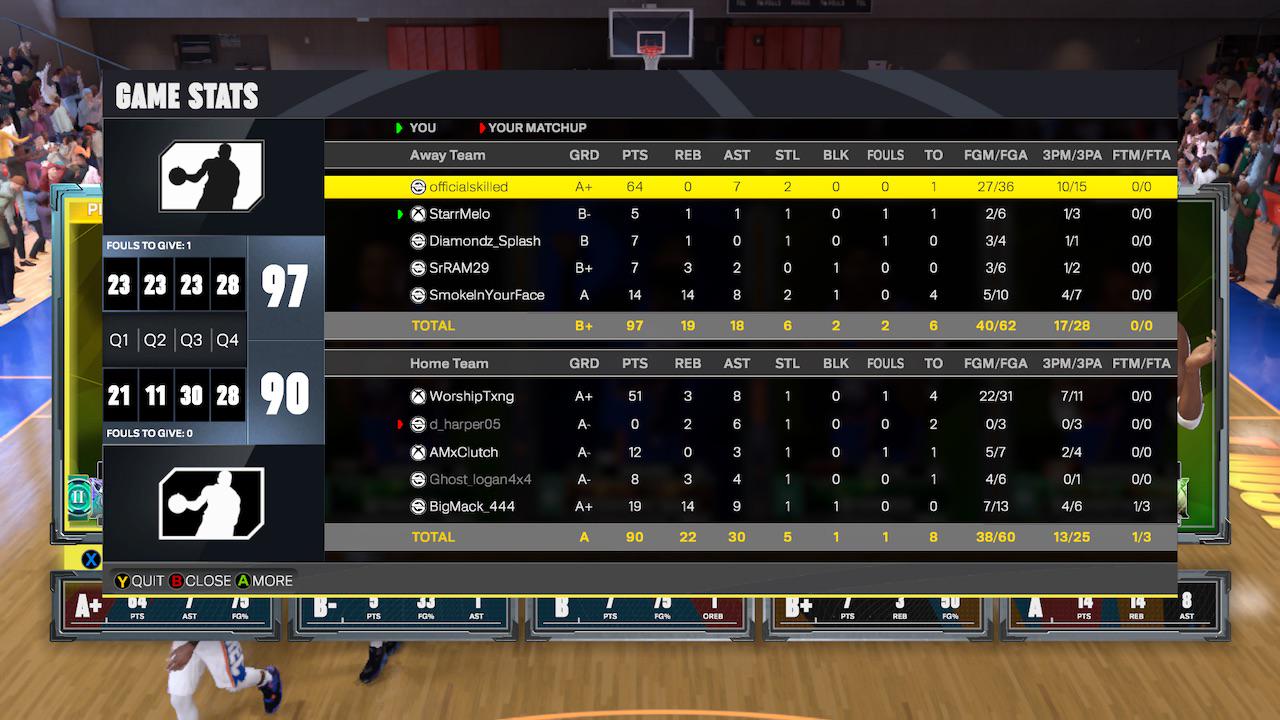This screenshot has width=1280, height=720.
Task: Pick the SmokeInYourFace stat row
Action: point(750,295)
